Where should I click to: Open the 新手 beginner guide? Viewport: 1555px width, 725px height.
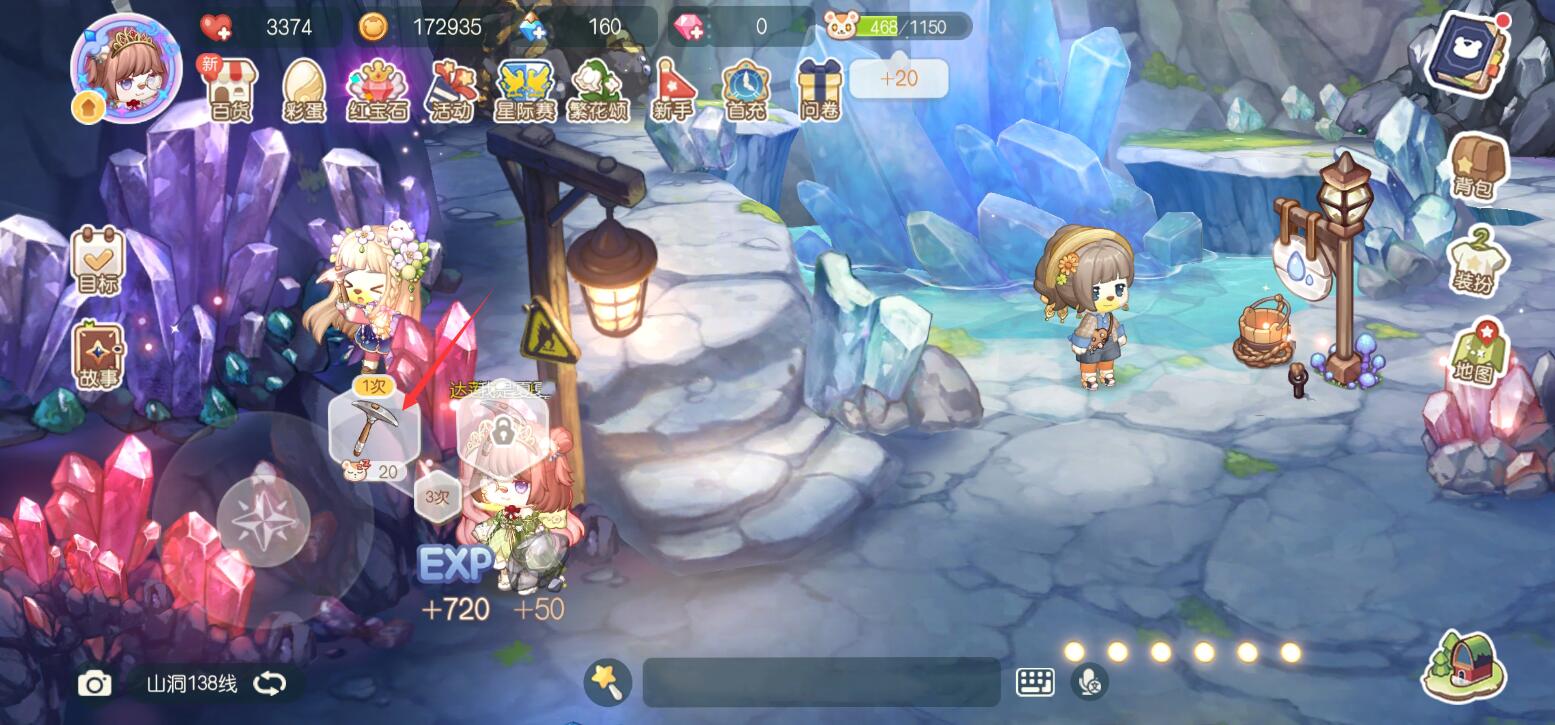[672, 89]
